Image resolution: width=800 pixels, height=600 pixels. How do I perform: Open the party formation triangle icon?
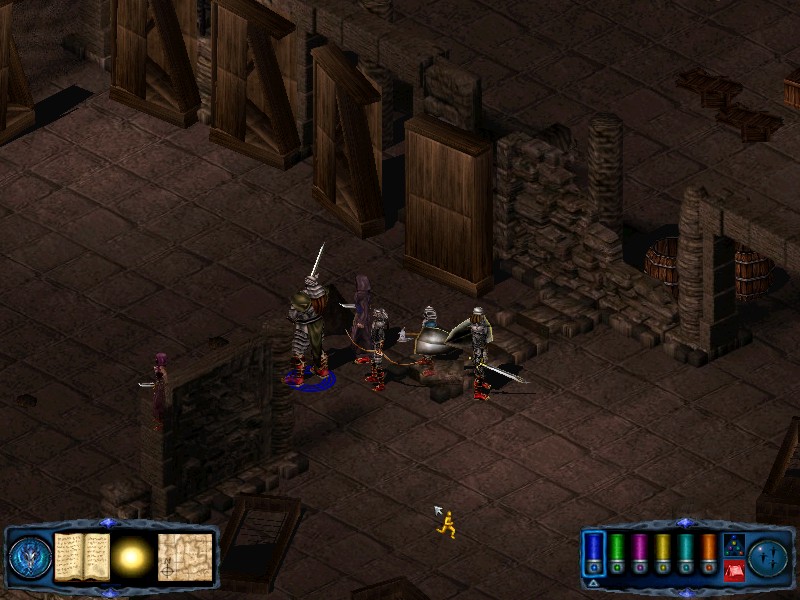click(x=733, y=544)
